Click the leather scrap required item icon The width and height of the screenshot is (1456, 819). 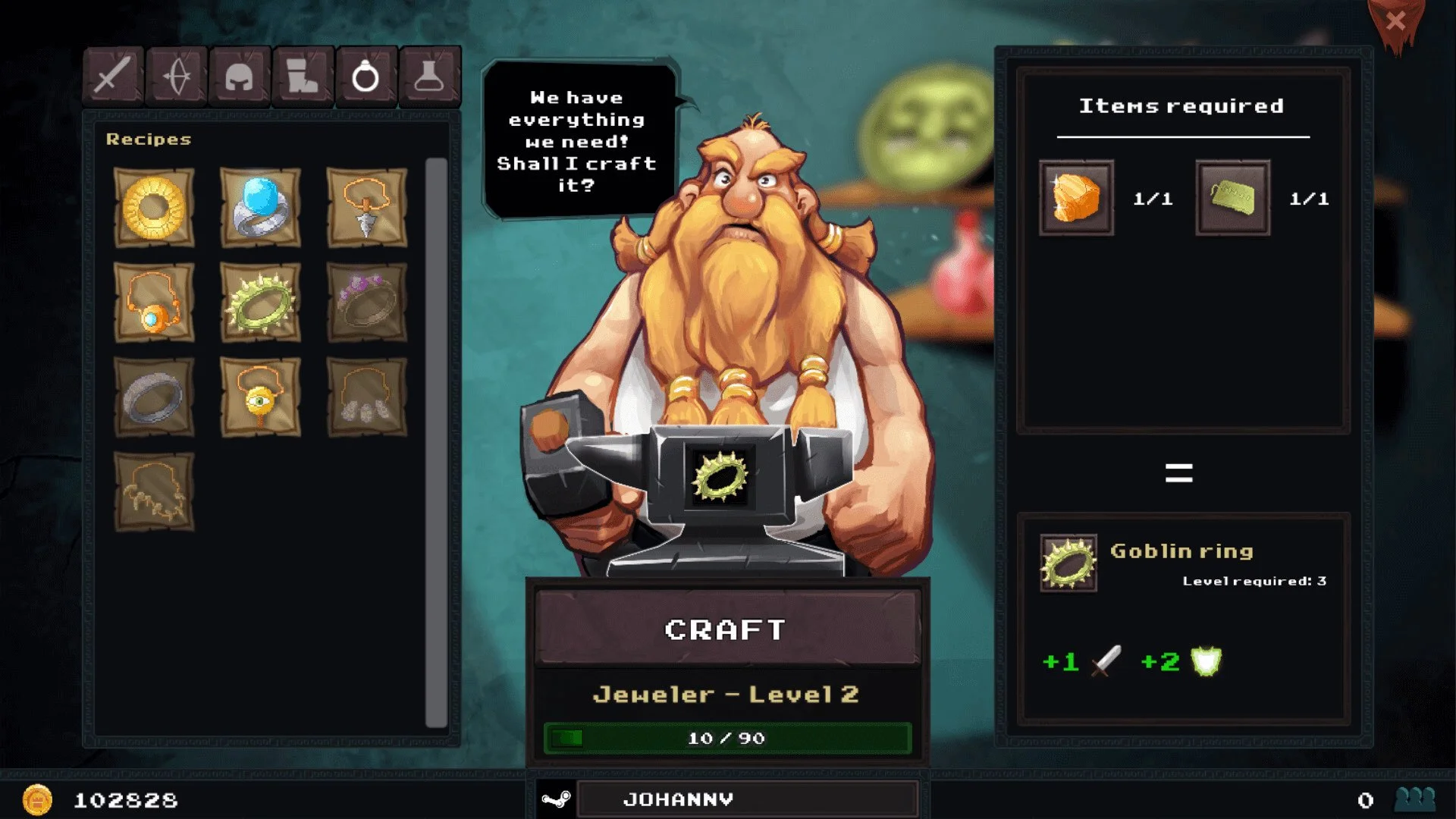click(1233, 199)
